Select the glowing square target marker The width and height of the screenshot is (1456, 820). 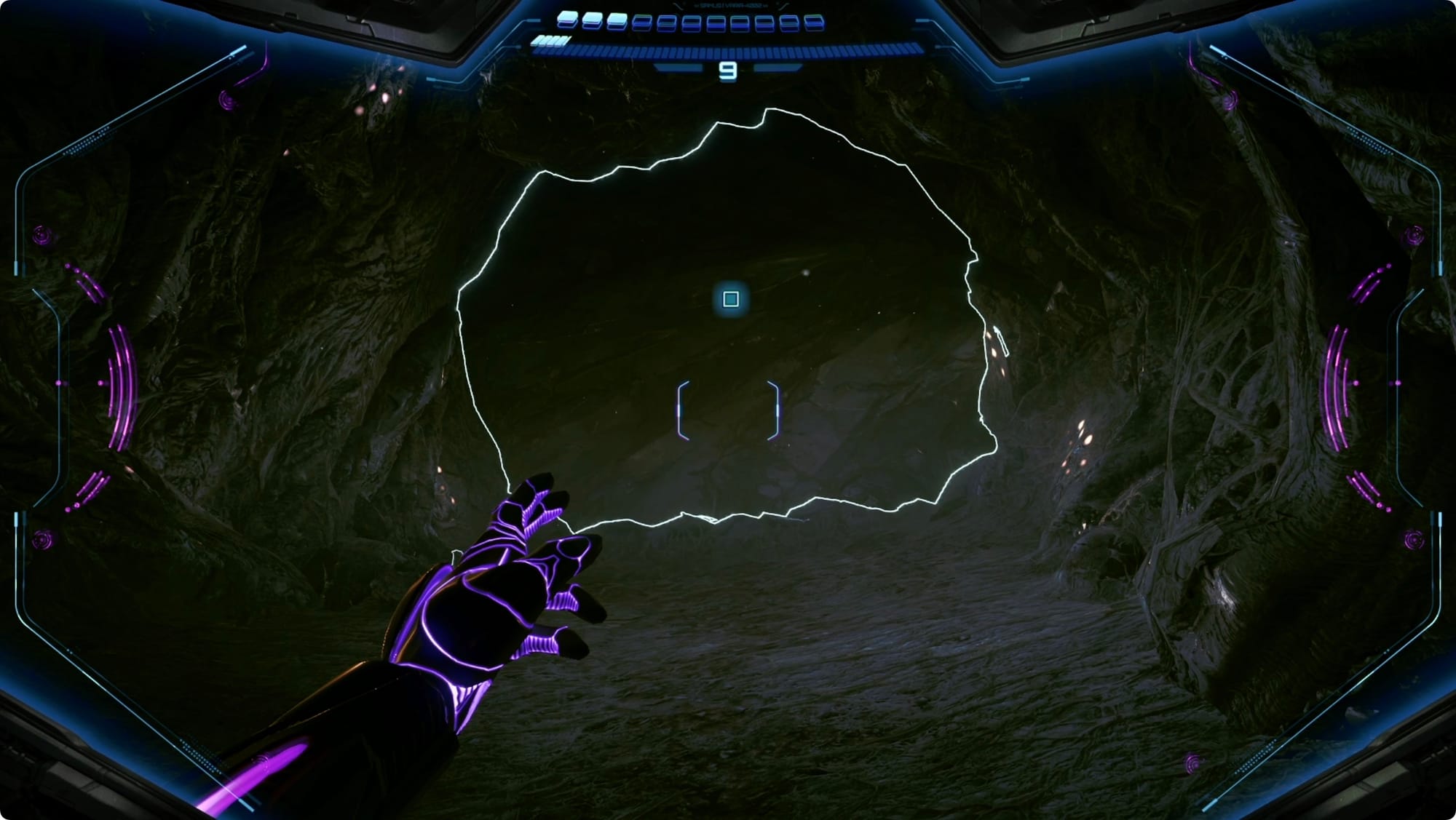pos(731,299)
